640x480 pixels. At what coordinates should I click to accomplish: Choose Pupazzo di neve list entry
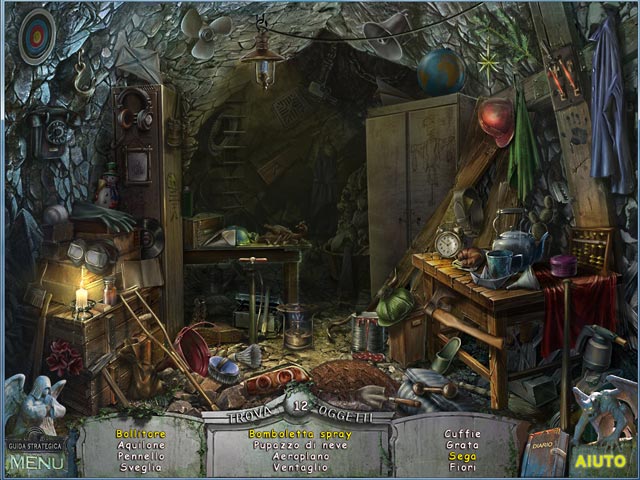click(x=300, y=446)
